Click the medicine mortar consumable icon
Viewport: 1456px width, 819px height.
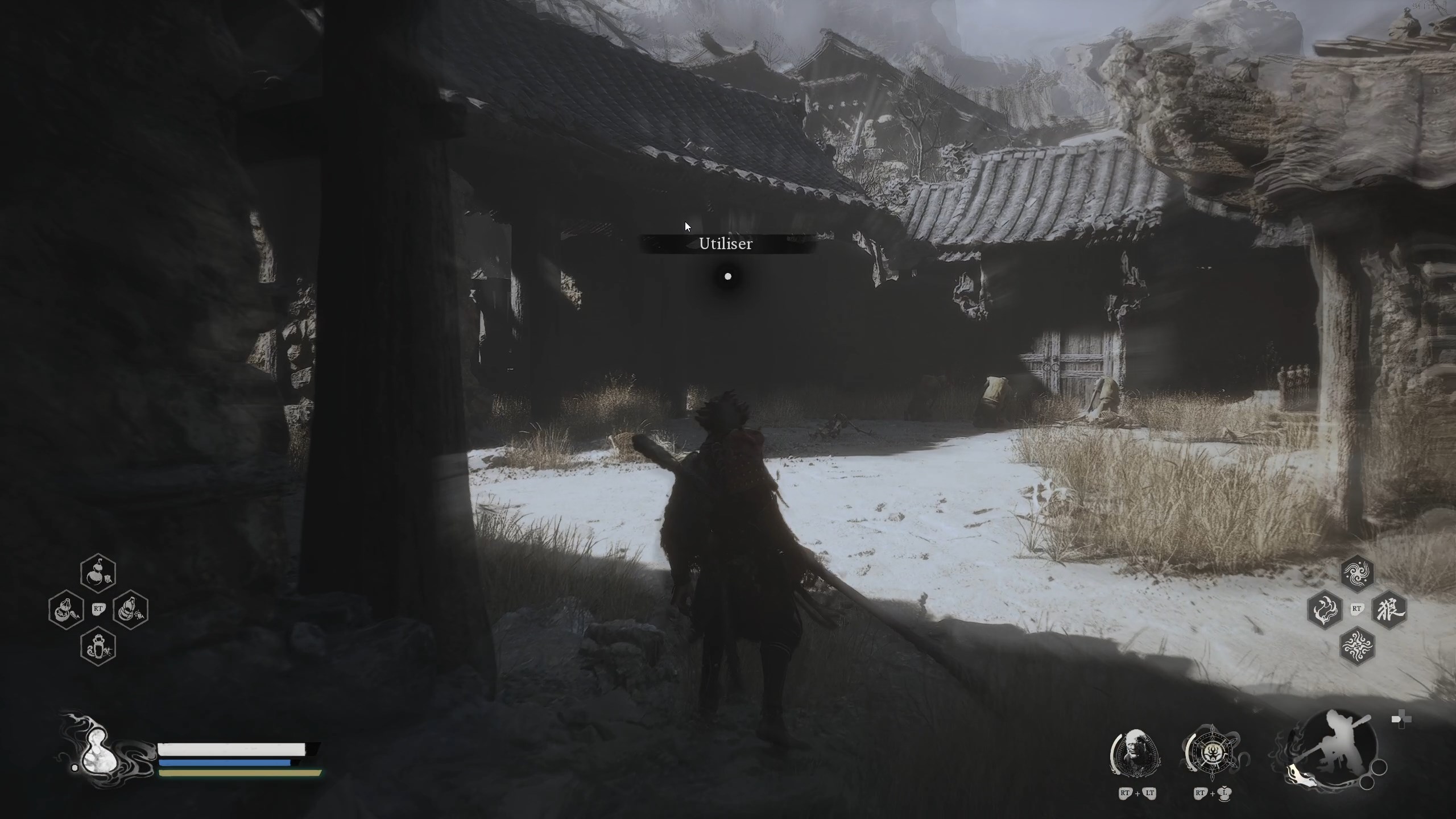[67, 610]
